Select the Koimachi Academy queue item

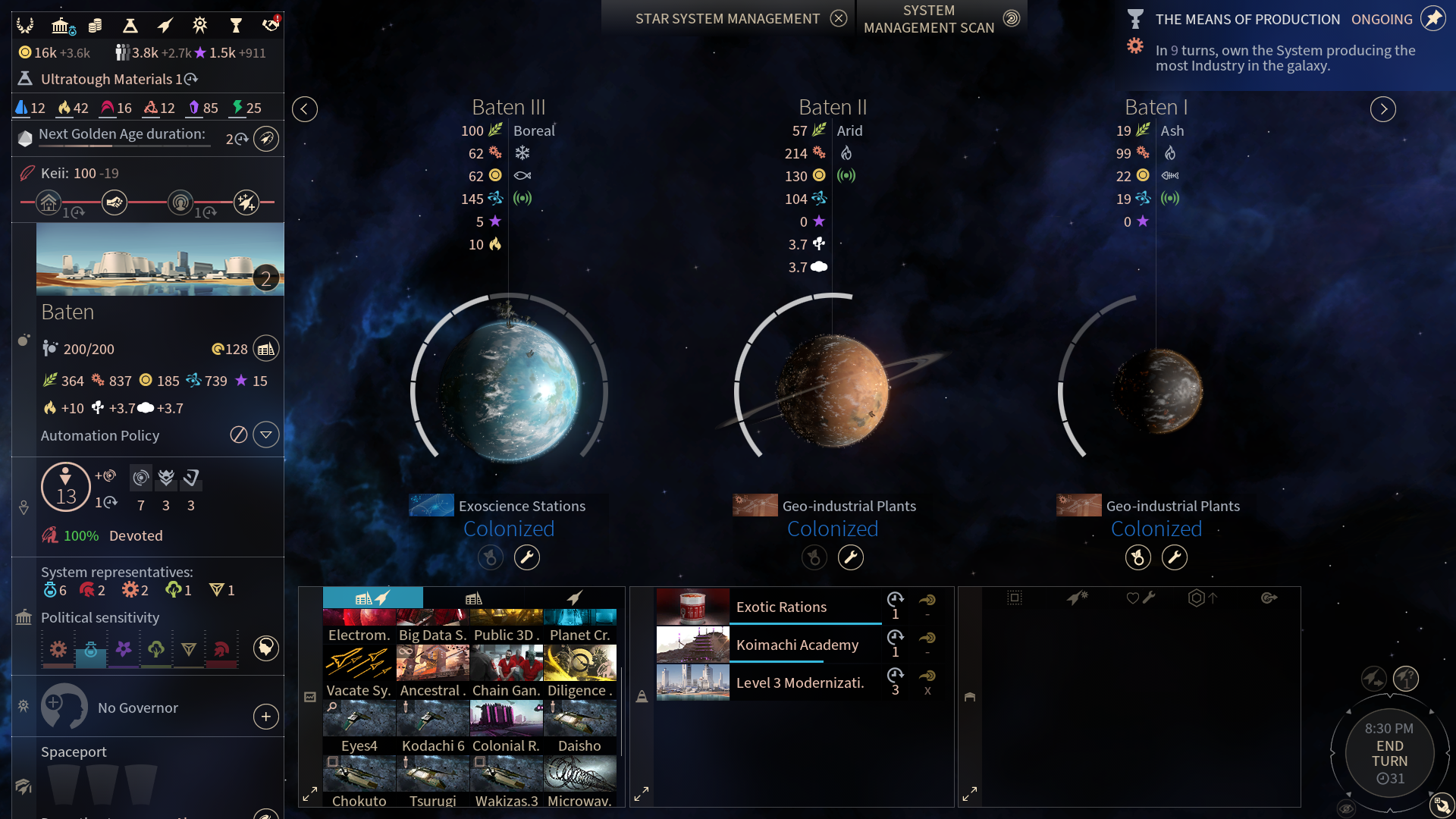click(x=797, y=645)
